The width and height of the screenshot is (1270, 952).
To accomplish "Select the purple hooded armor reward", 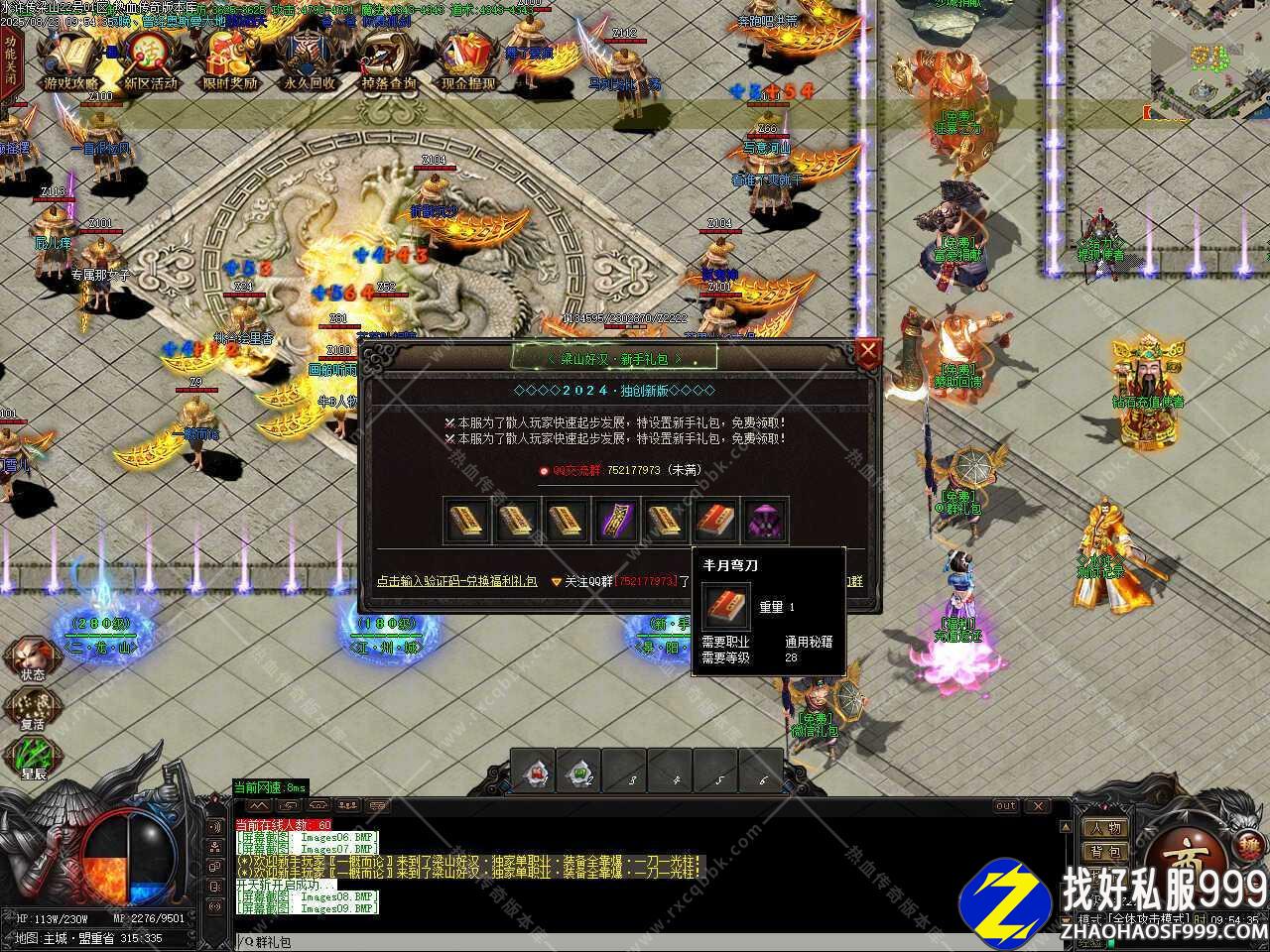I will (765, 521).
